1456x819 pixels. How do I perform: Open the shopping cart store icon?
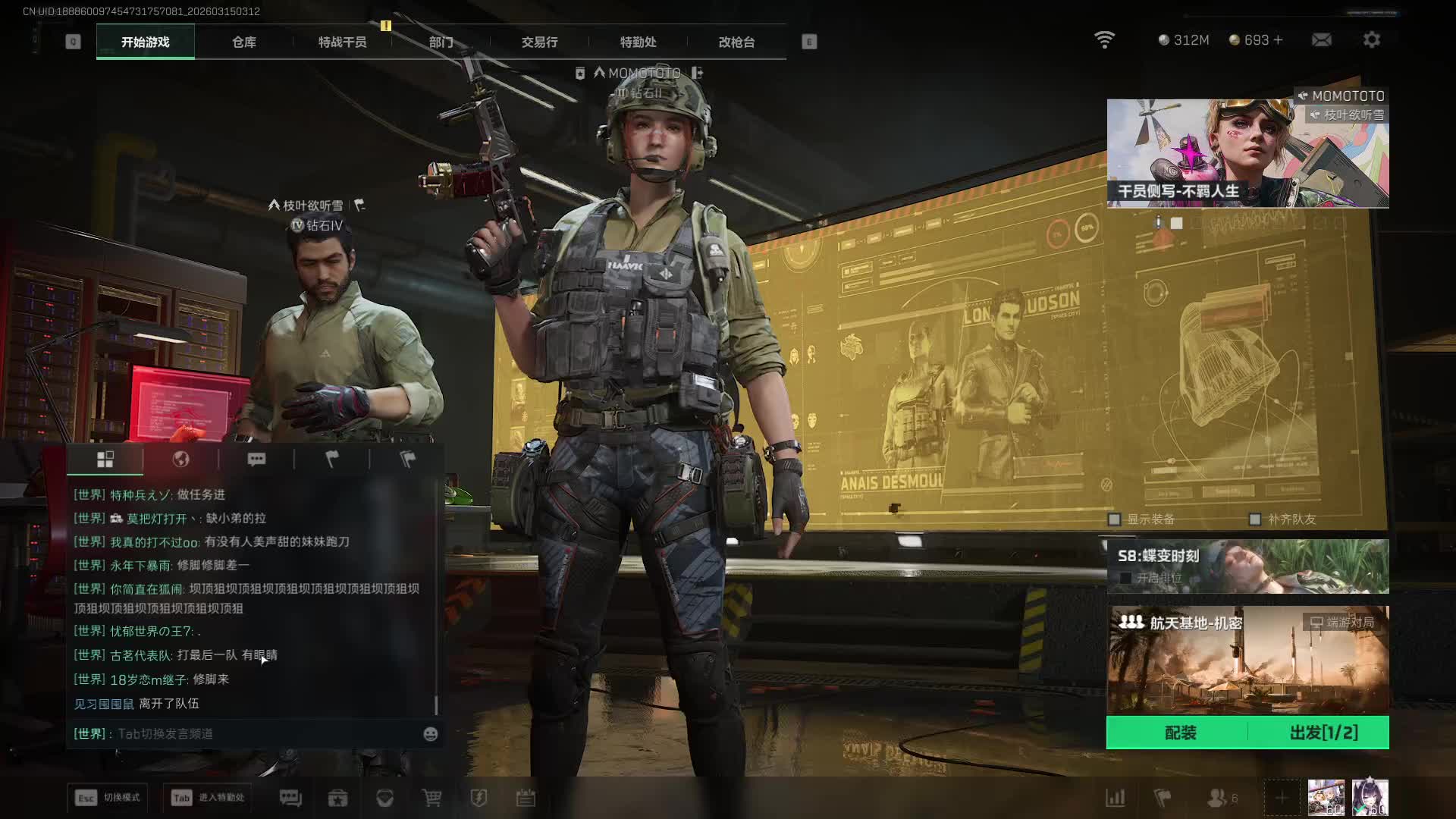[431, 798]
